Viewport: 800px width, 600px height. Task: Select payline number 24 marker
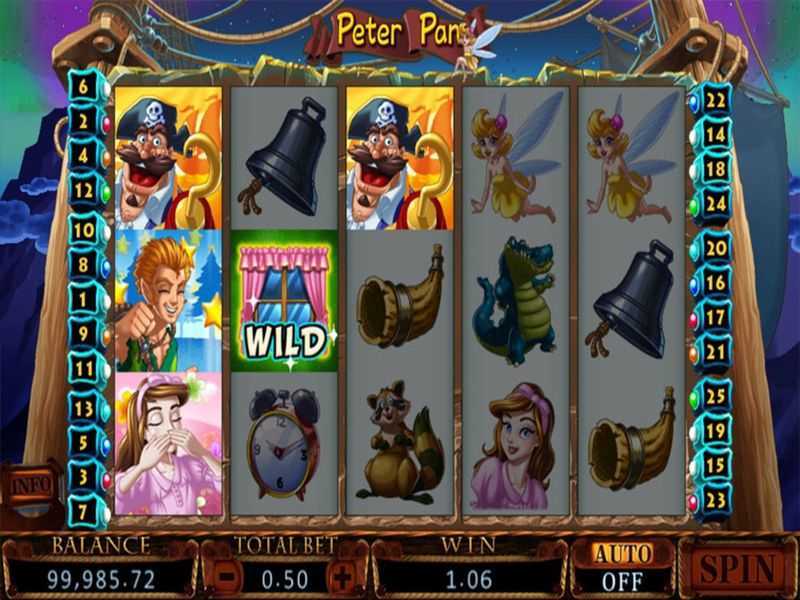(714, 203)
